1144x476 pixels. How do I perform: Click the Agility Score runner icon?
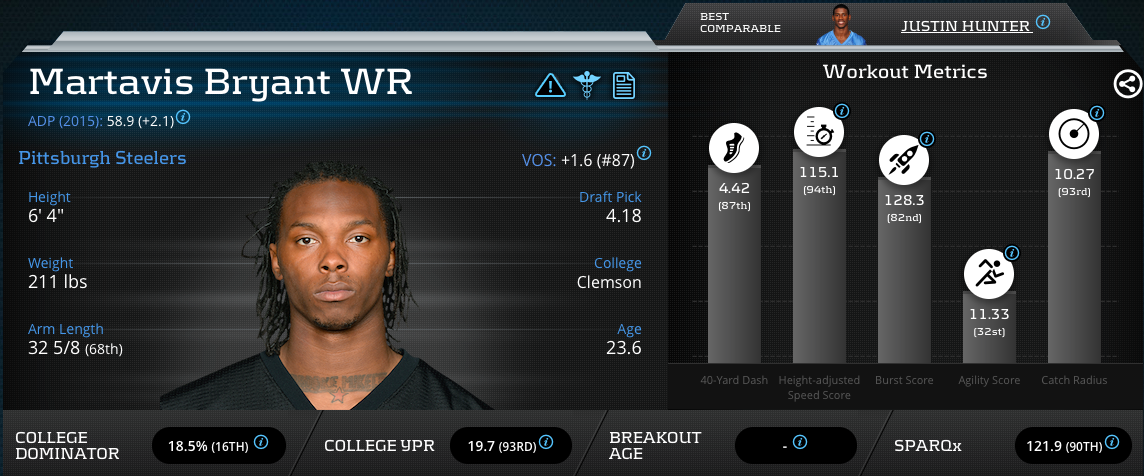tap(988, 272)
